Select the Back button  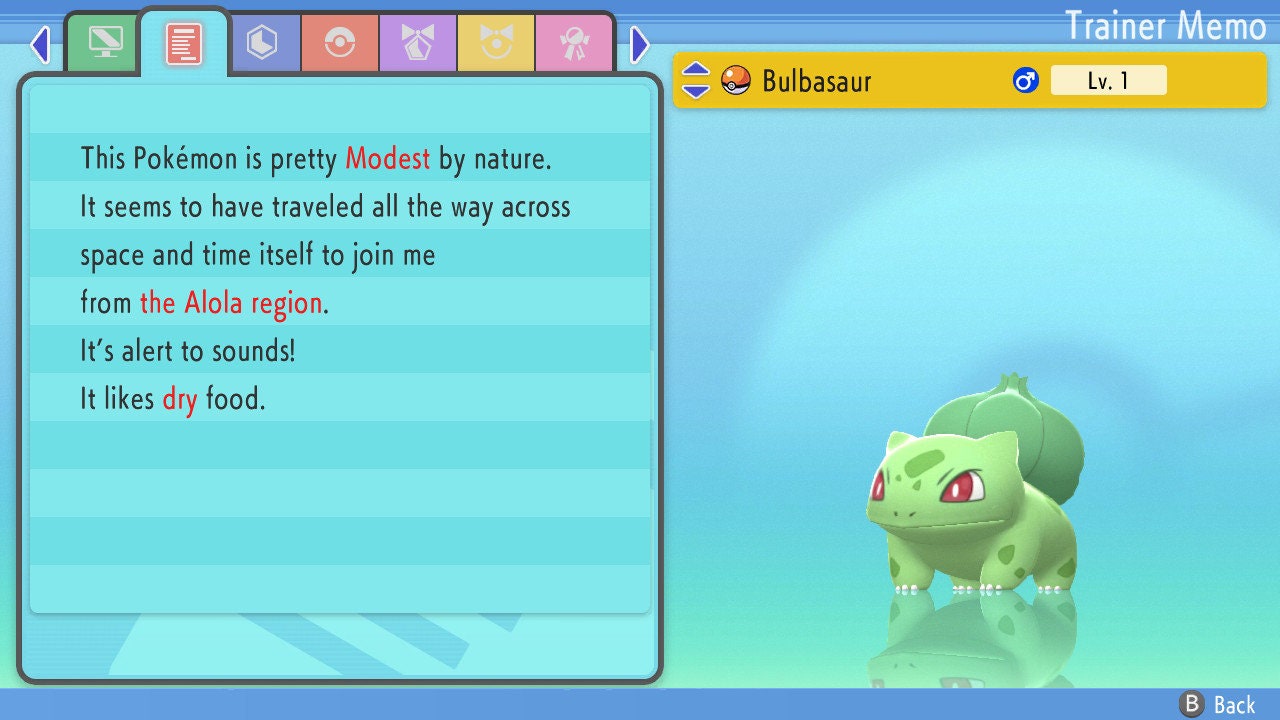click(1218, 705)
